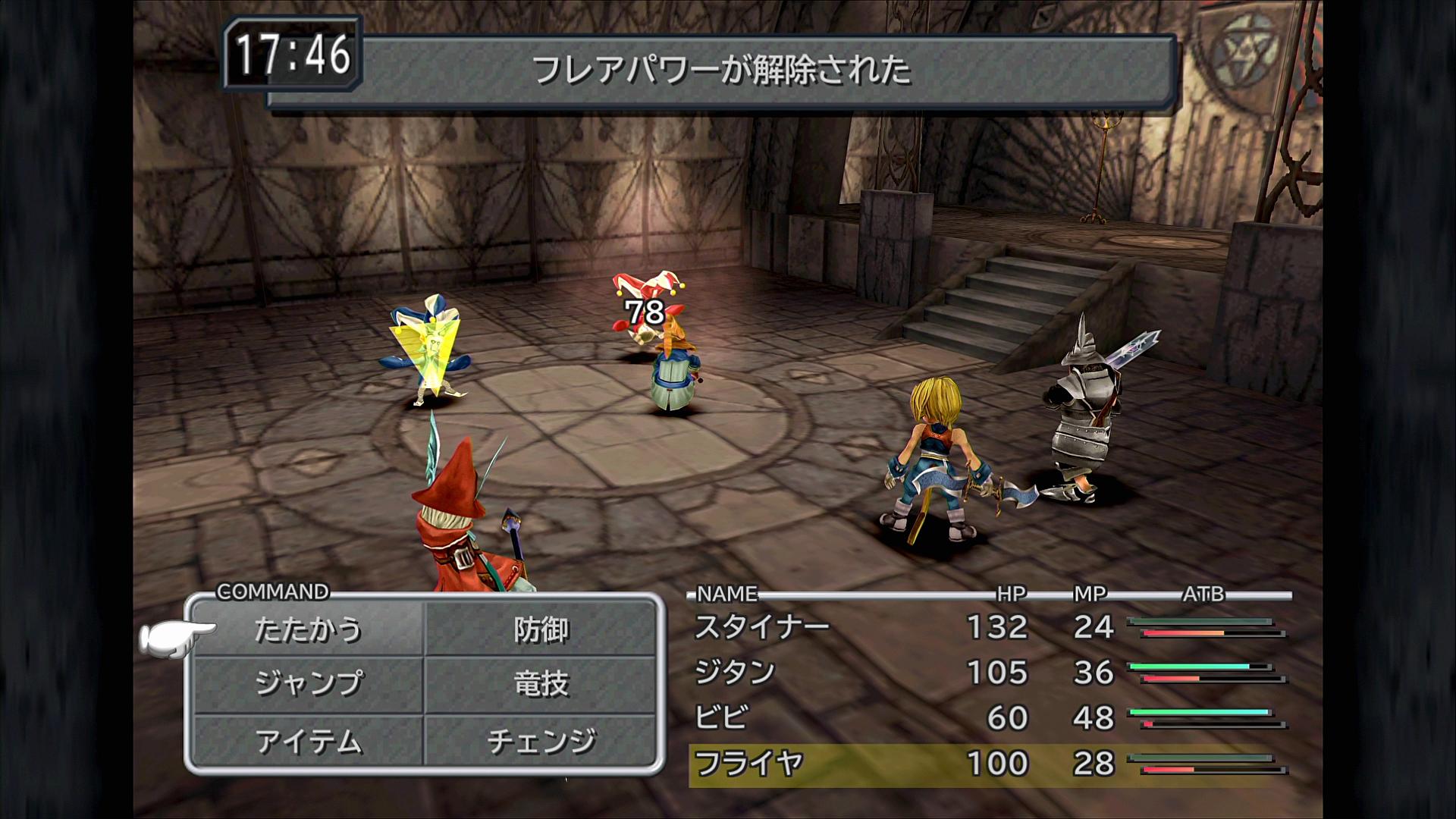Select スタイナー in the party list
This screenshot has width=1456, height=819.
point(762,627)
